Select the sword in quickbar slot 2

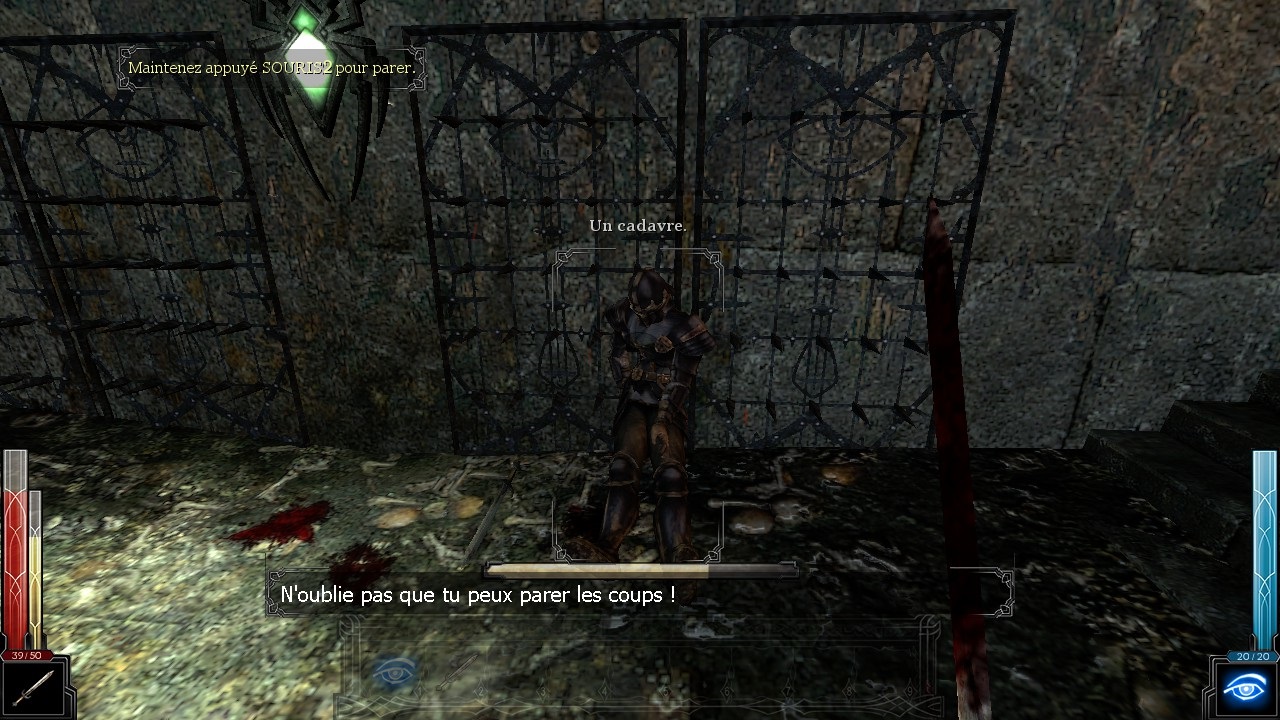point(458,671)
